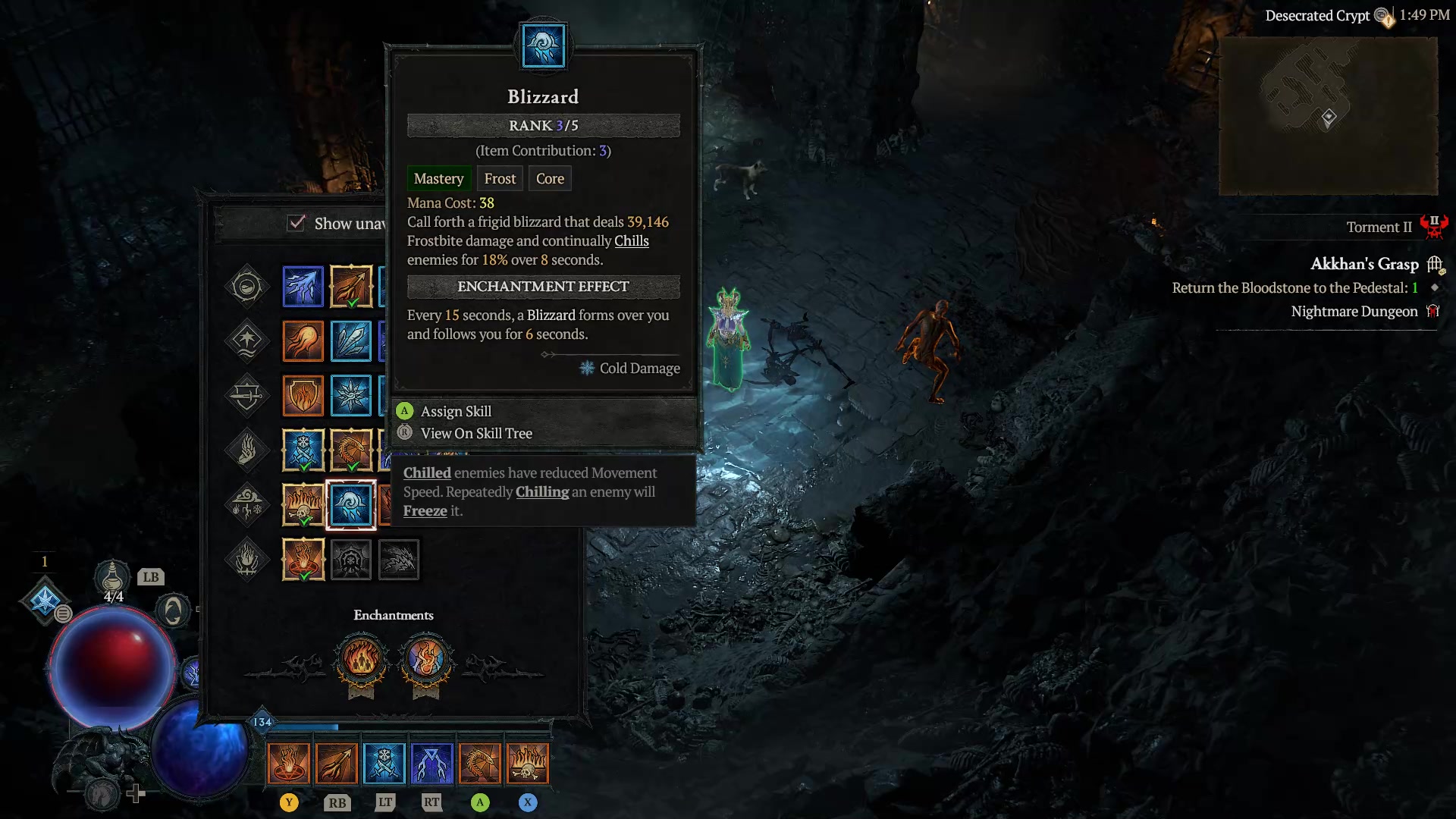Click the Inferno skill in the Y slot

tap(290, 762)
